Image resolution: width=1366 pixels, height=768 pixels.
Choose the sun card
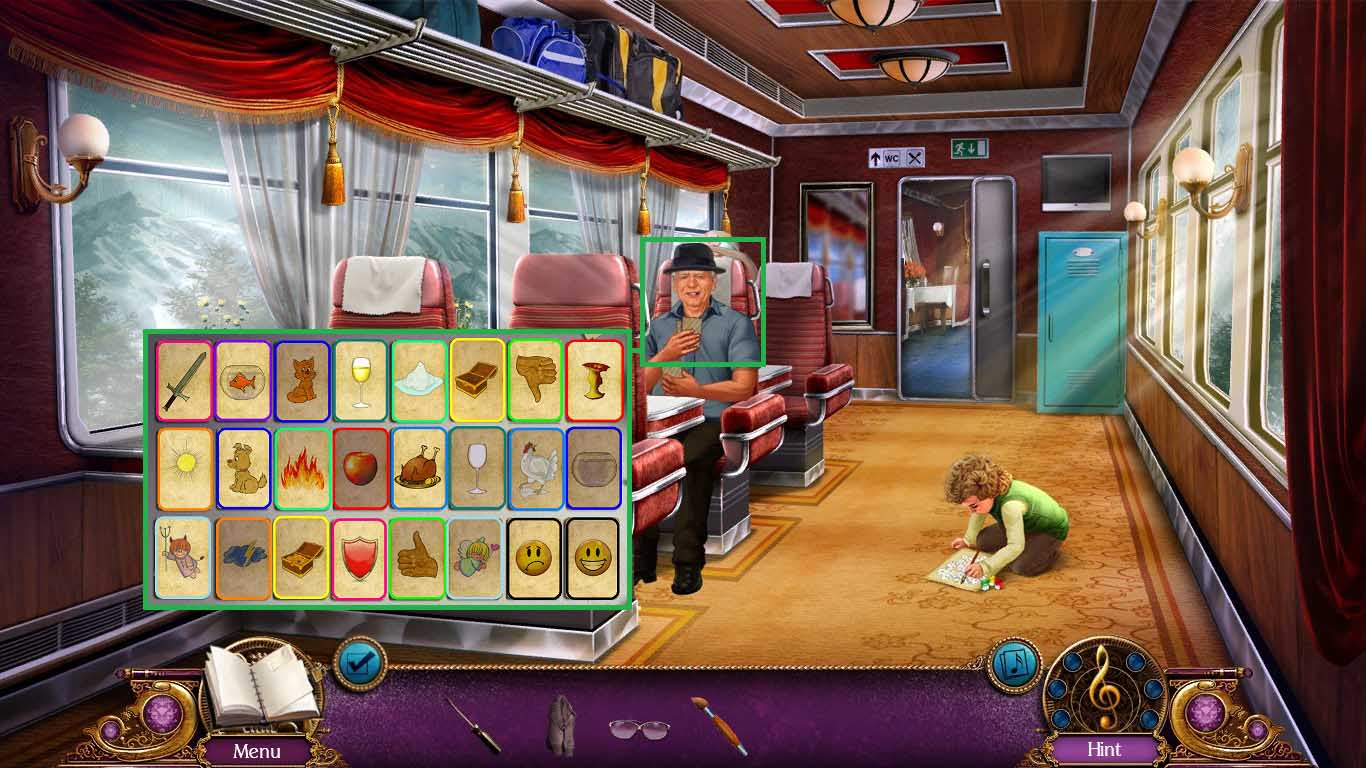point(184,468)
